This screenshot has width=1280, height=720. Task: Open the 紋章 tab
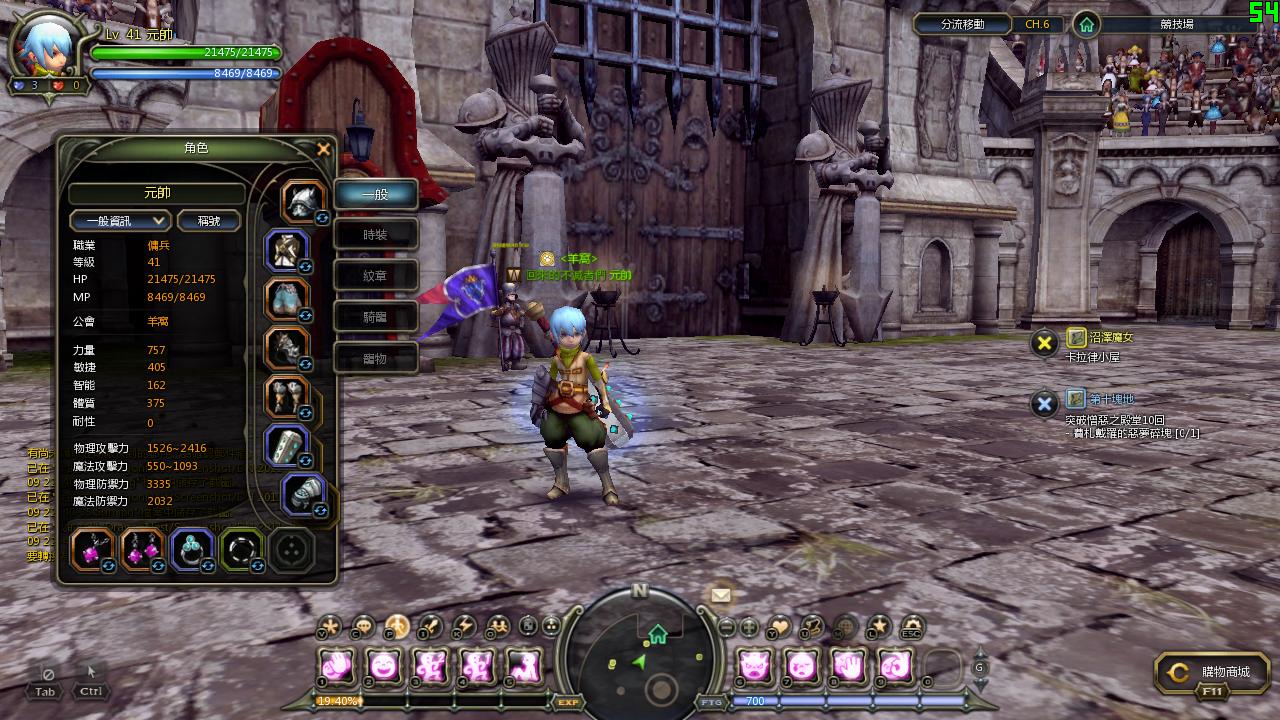(375, 276)
